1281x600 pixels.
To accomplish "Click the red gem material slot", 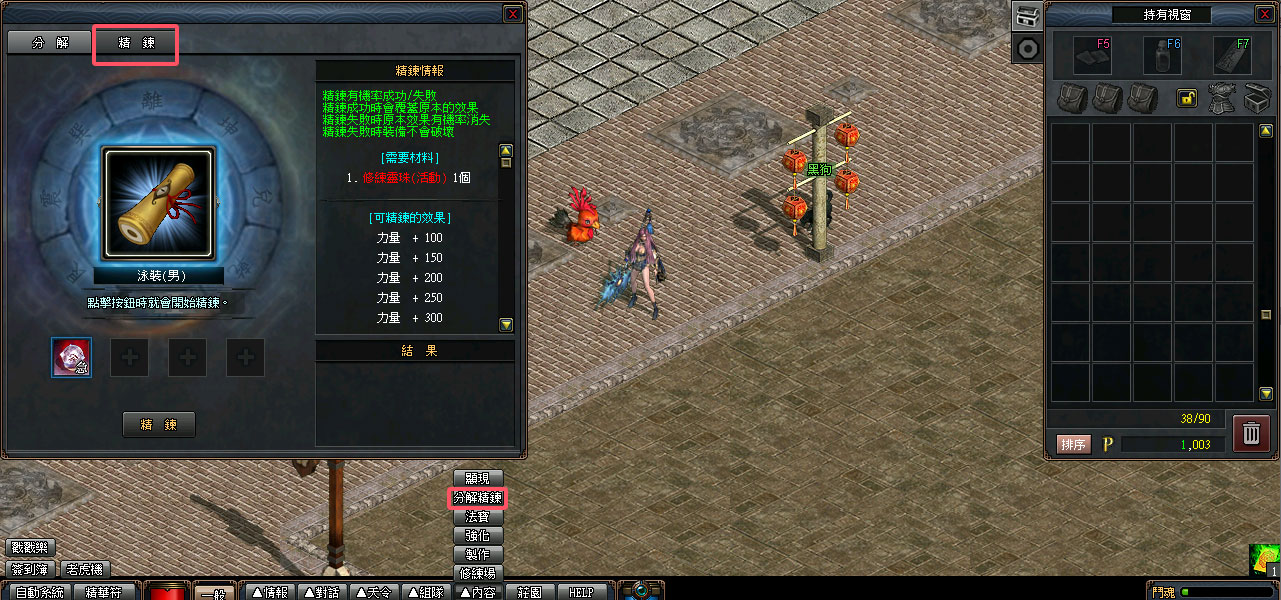I will click(x=71, y=357).
